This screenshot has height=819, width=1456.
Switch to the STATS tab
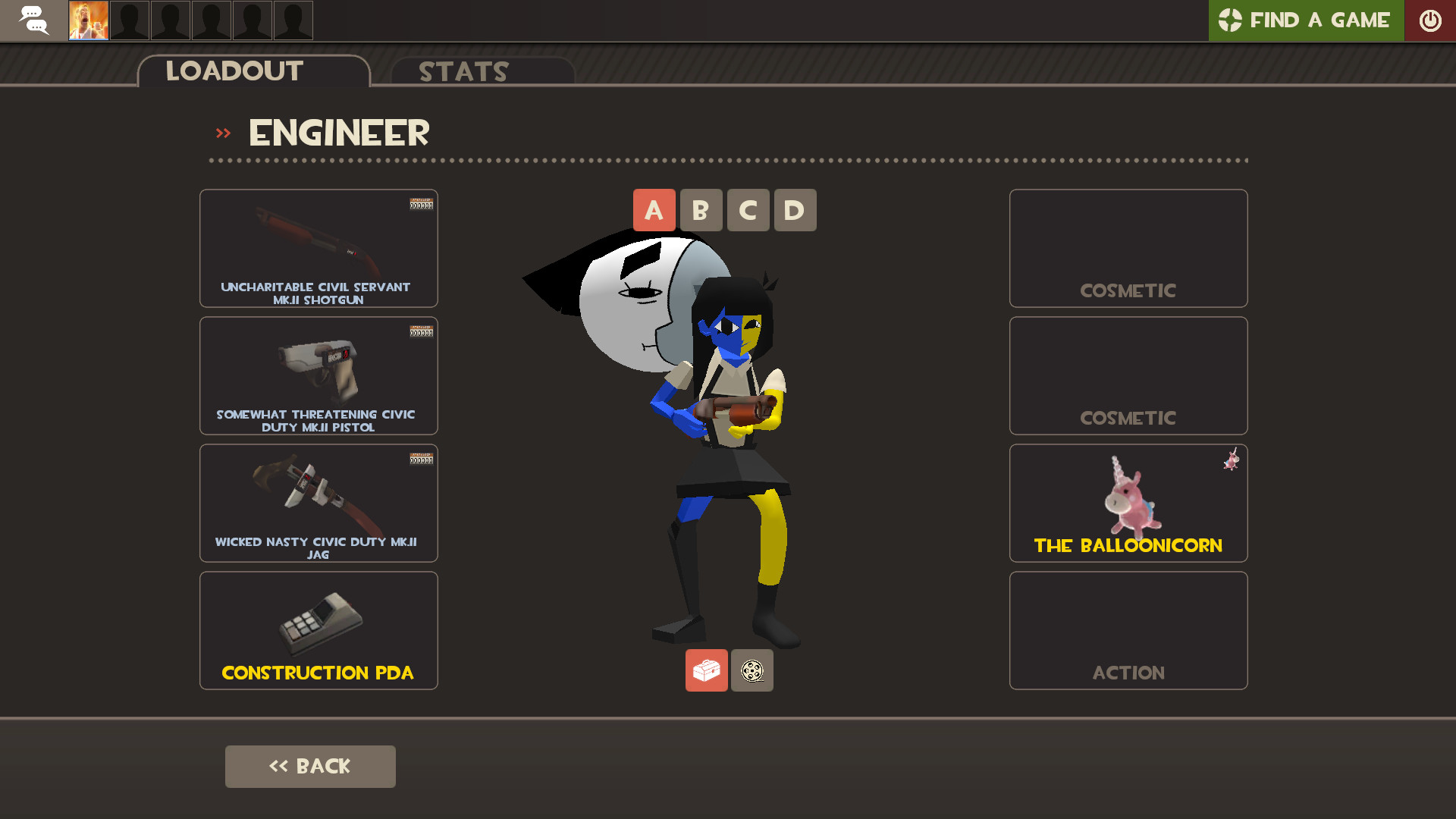click(x=463, y=72)
